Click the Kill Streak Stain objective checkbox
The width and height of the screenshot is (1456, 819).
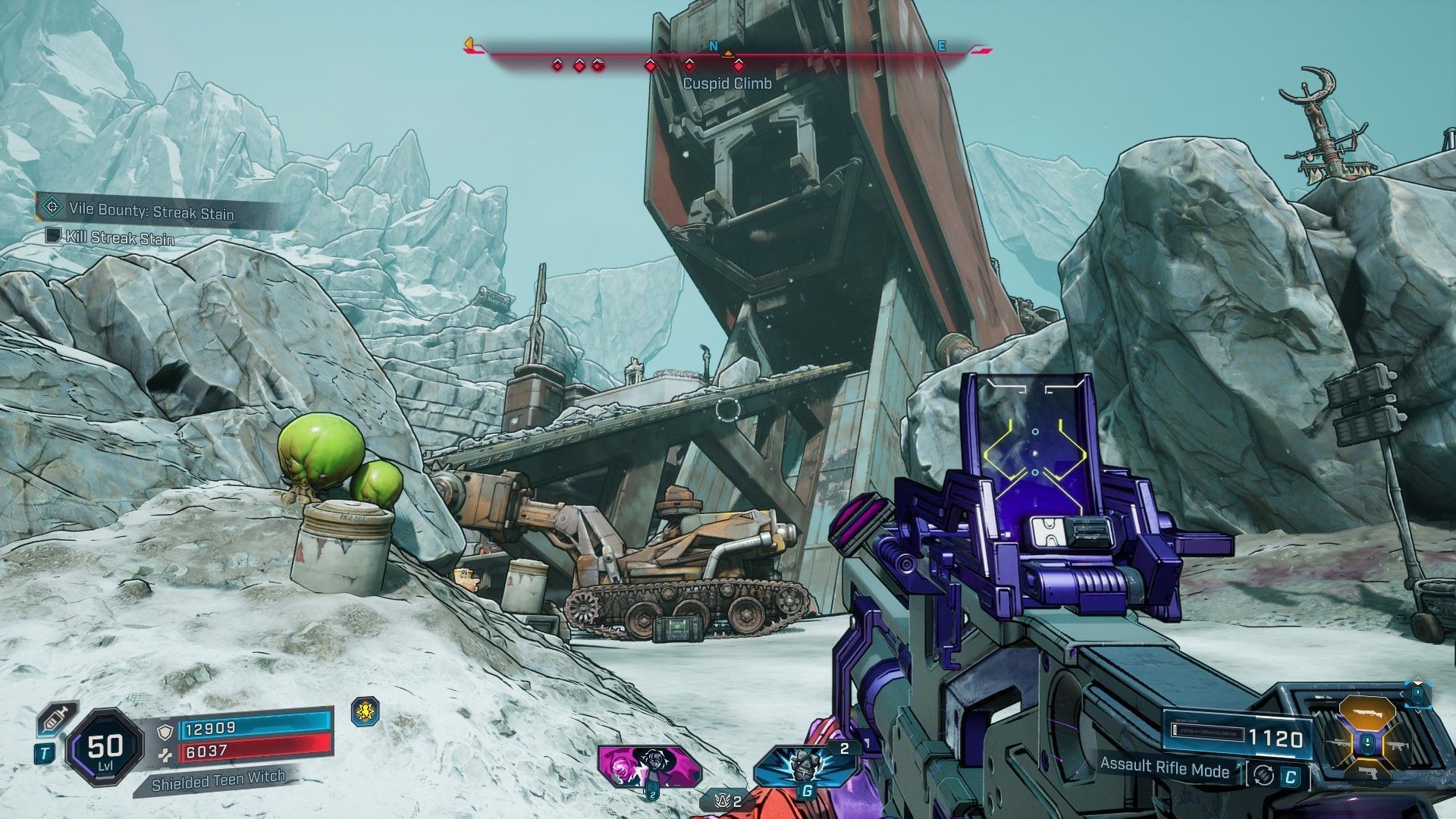click(x=52, y=236)
